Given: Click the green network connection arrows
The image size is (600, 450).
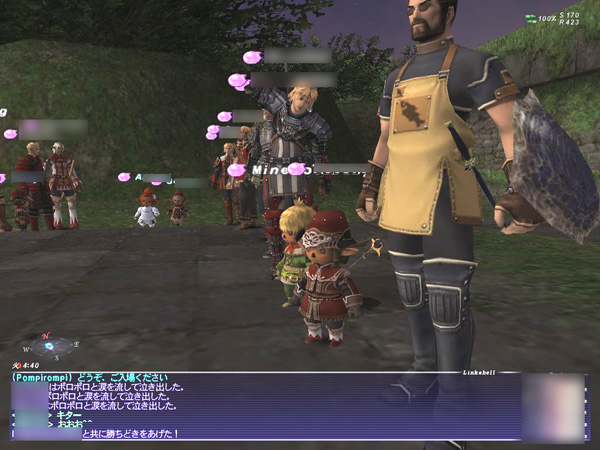Looking at the screenshot, I should [529, 18].
